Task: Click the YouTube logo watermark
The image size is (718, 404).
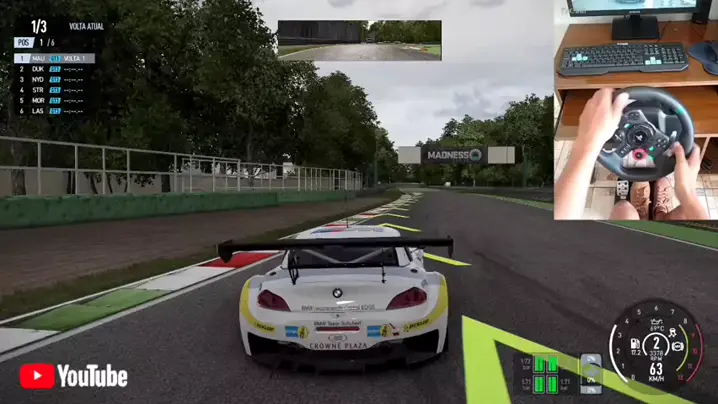Action: point(74,376)
